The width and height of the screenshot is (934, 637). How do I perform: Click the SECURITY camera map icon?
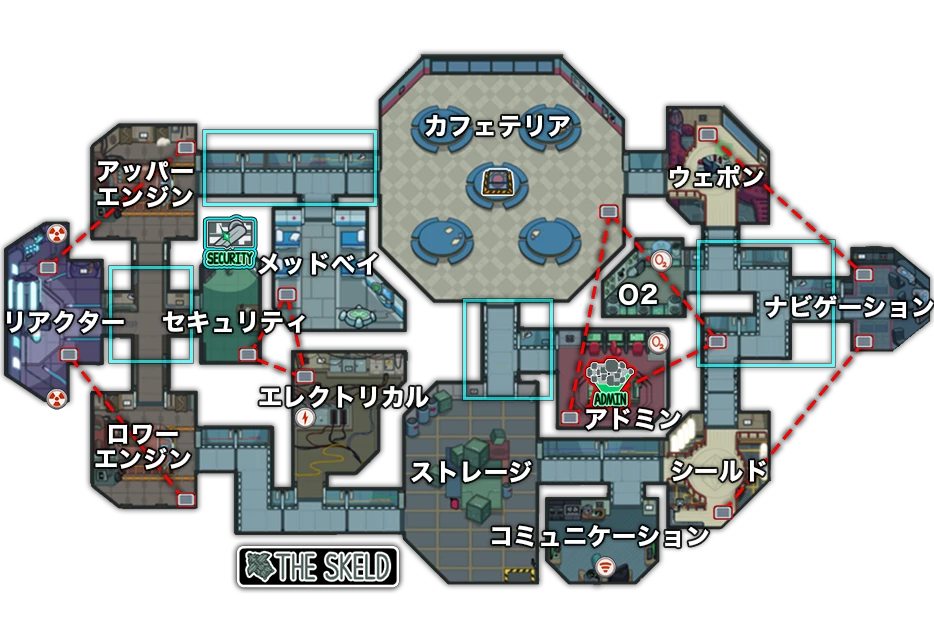pyautogui.click(x=229, y=241)
